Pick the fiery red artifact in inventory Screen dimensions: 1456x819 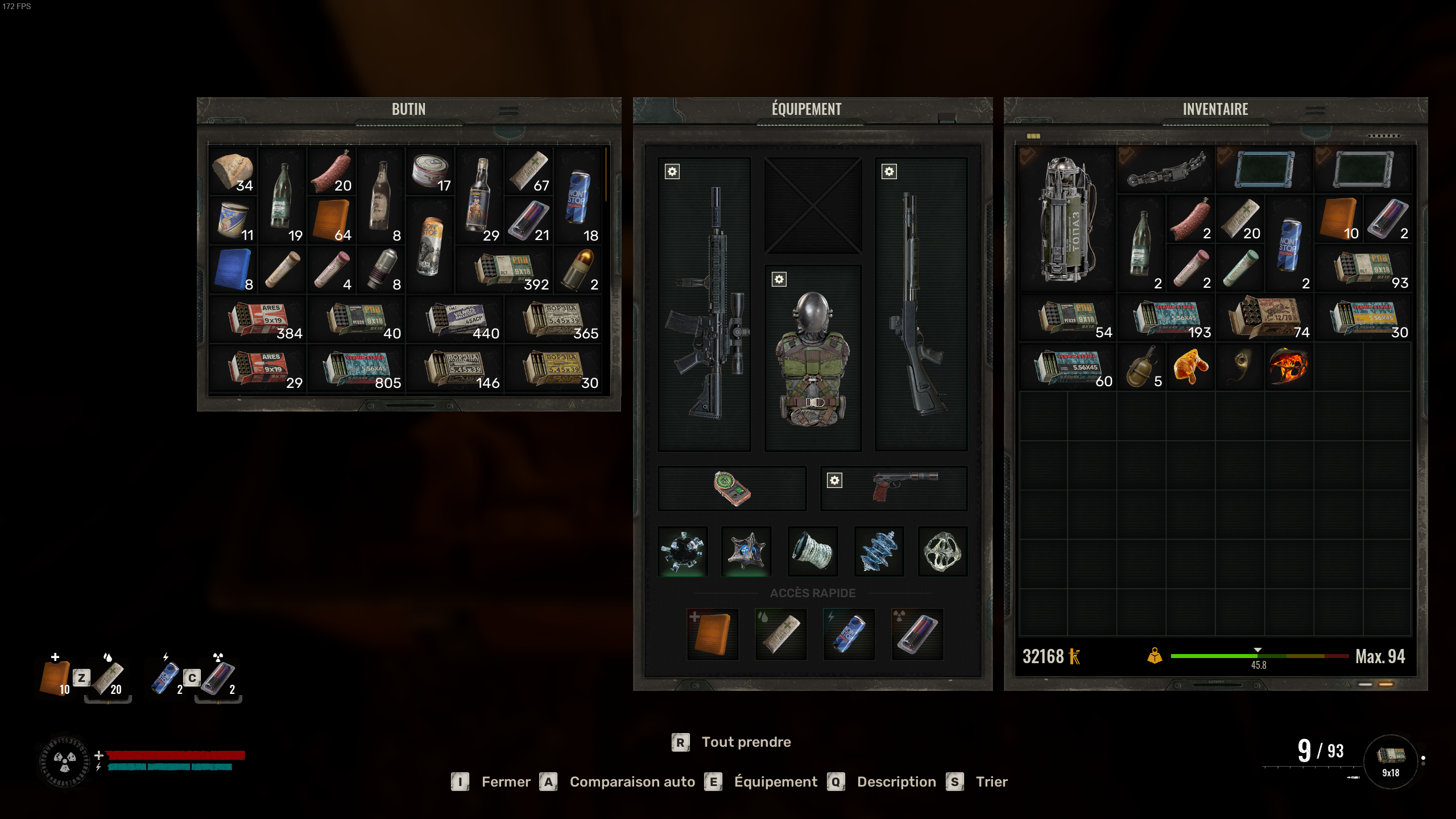tap(1288, 367)
